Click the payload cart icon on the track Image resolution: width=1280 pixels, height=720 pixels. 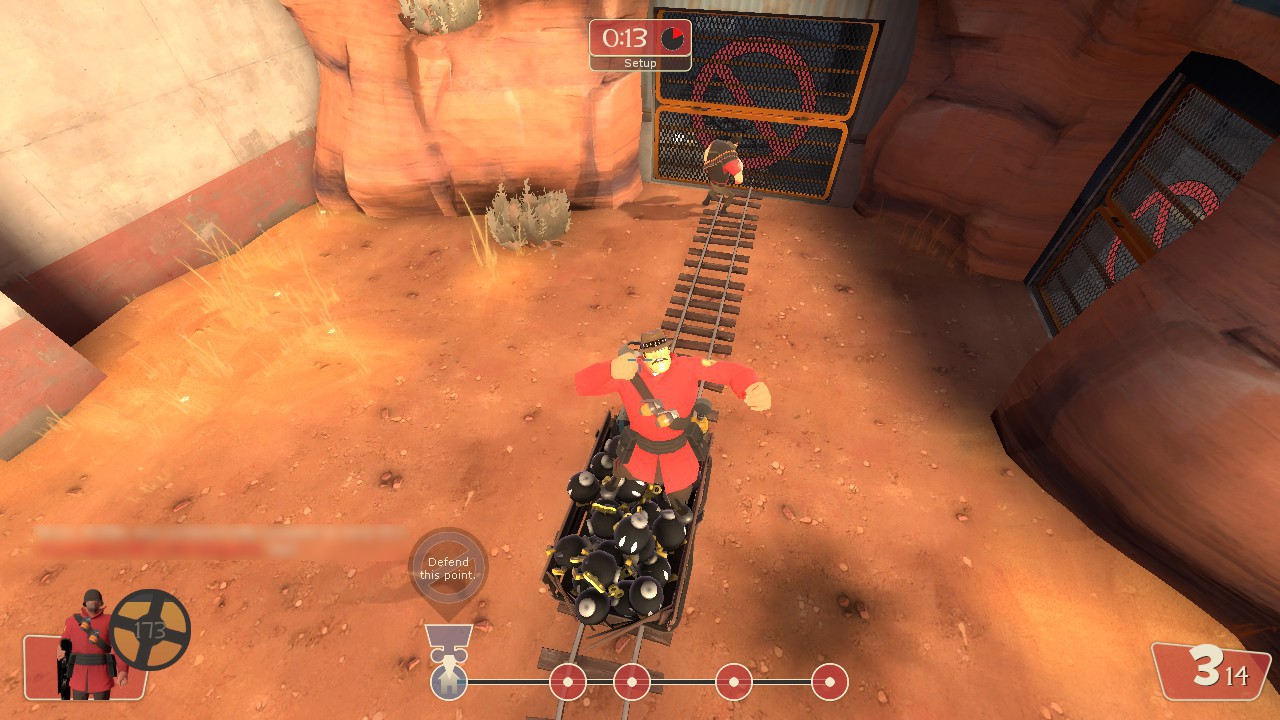[x=449, y=682]
